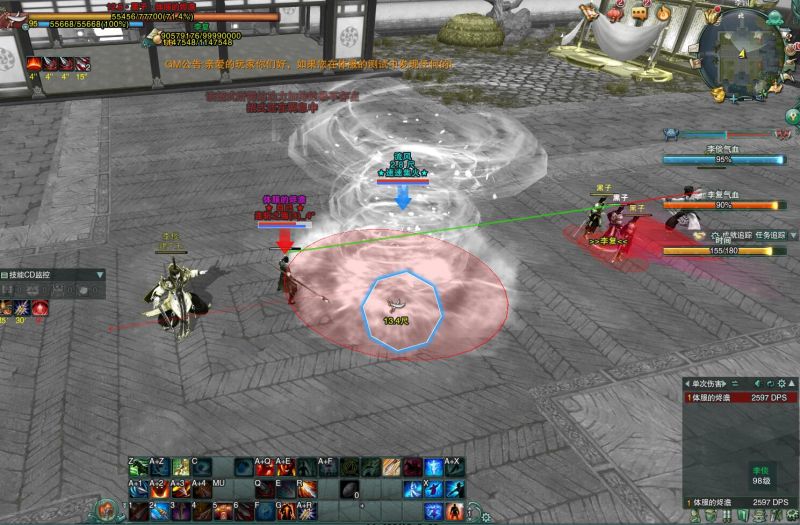Click the item slot showing count 0

pyautogui.click(x=348, y=489)
